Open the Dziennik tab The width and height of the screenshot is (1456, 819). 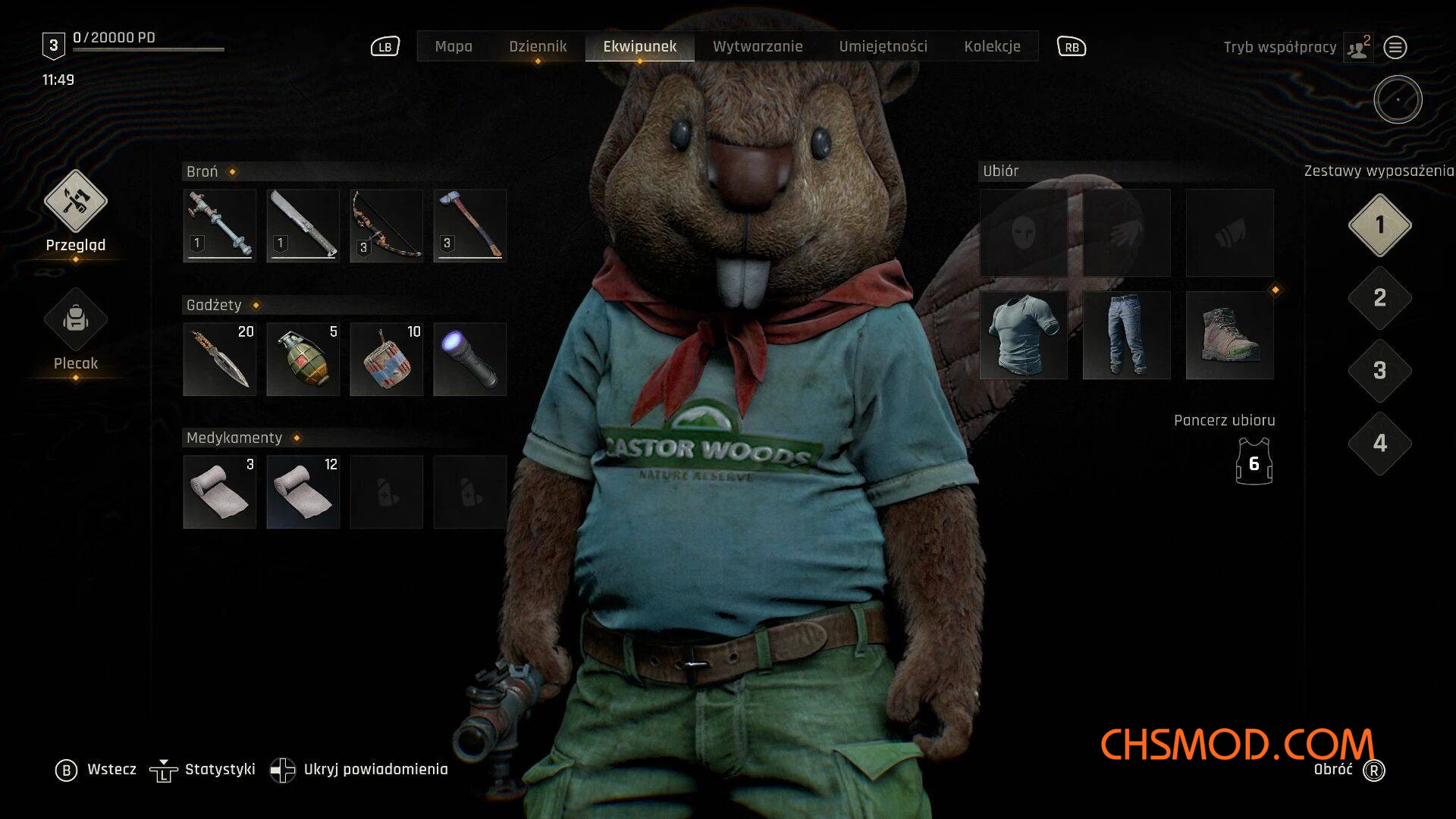(538, 46)
